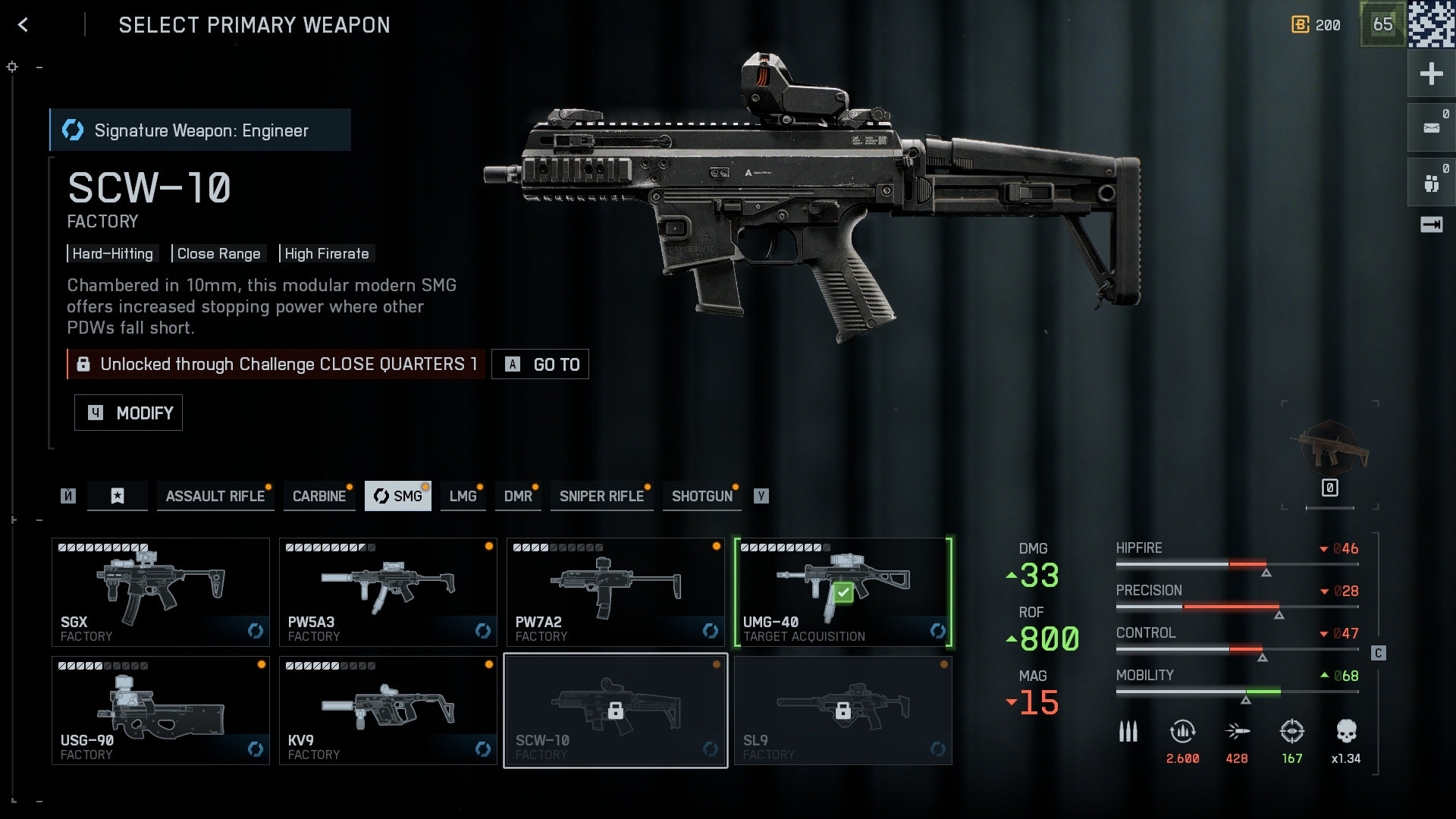The width and height of the screenshot is (1456, 819).
Task: Open the LMG weapon tab
Action: click(463, 496)
